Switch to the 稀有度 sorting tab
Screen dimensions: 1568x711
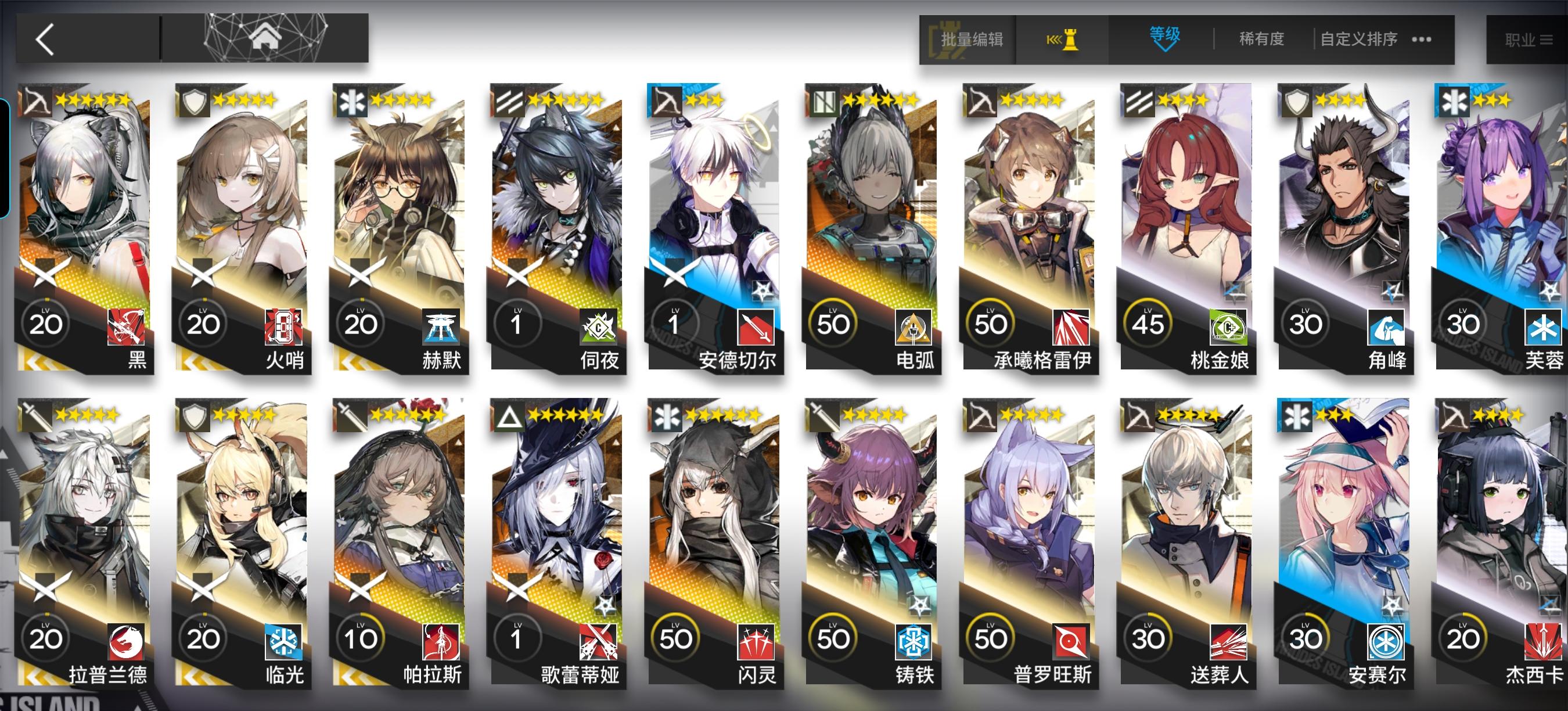[1260, 38]
